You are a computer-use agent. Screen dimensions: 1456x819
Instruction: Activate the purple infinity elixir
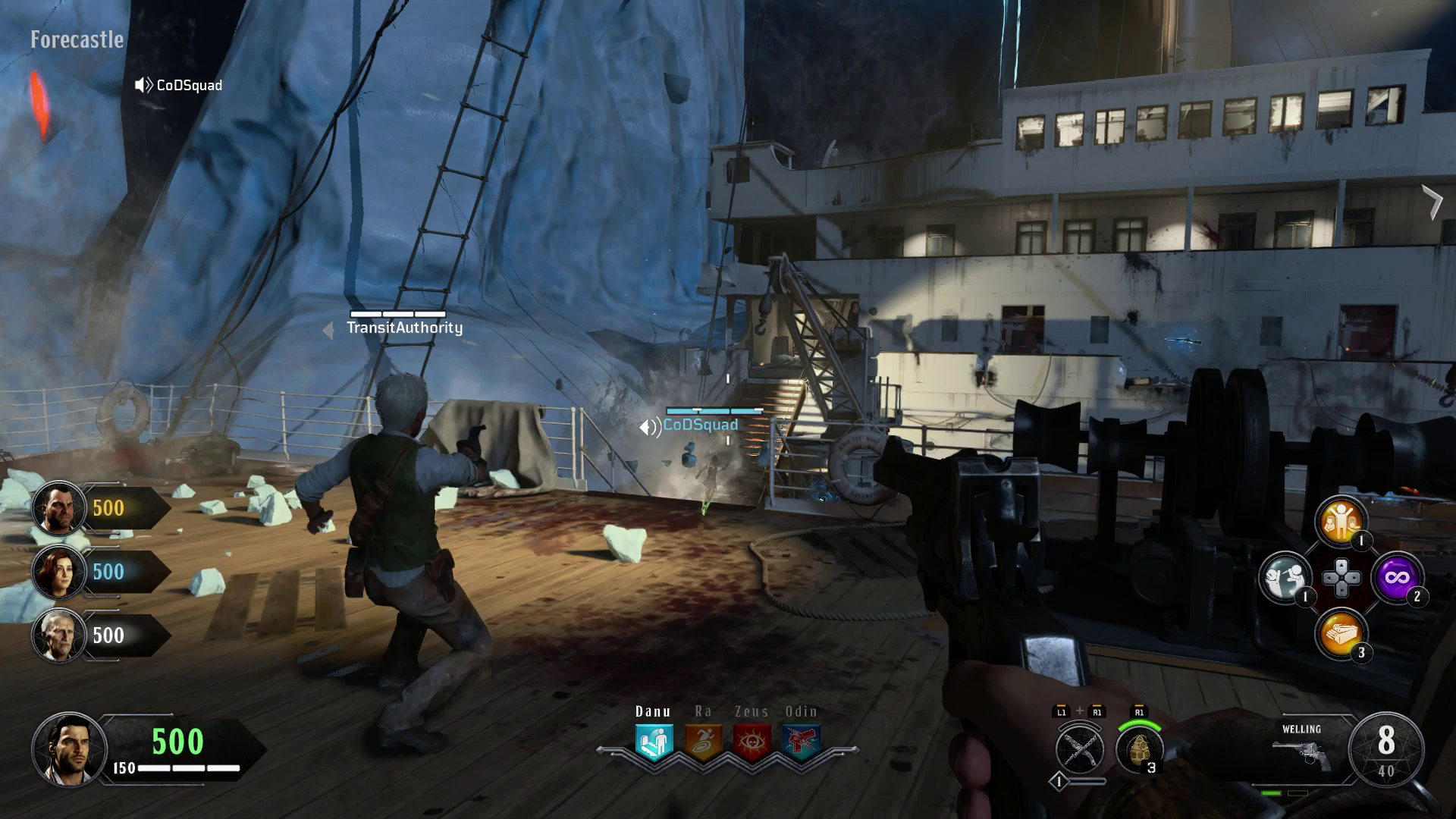1397,578
